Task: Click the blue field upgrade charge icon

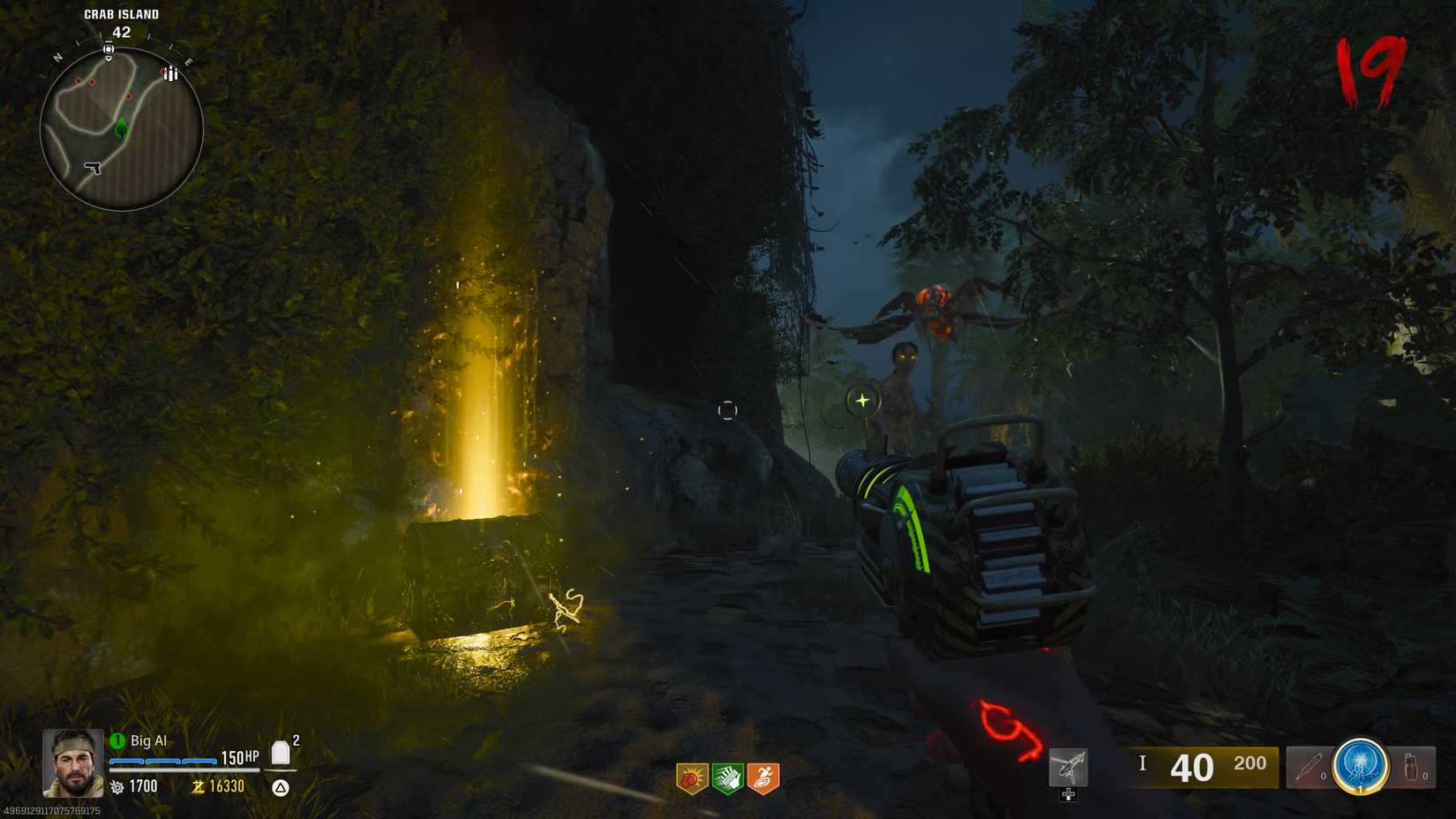Action: 1363,766
